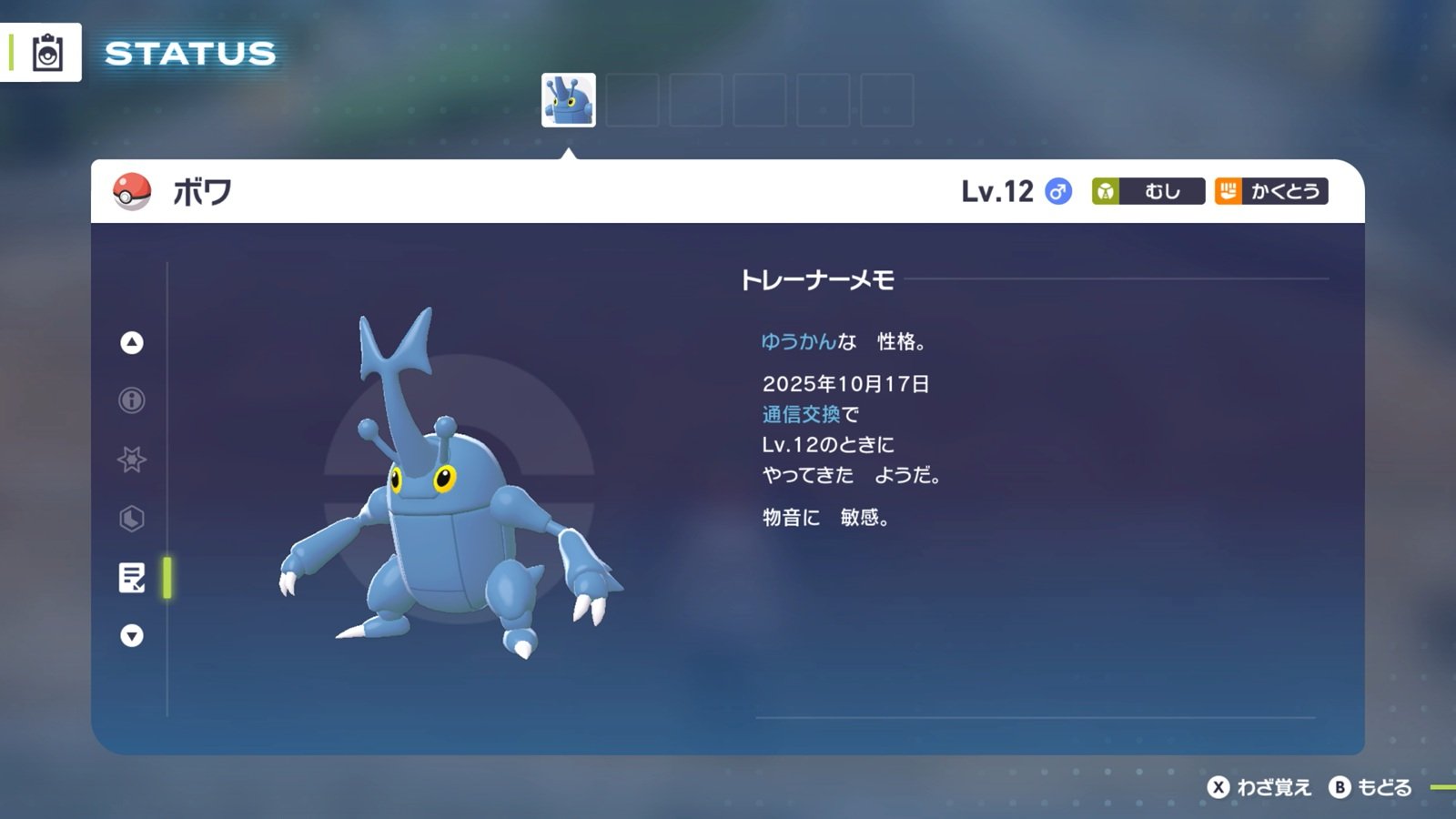
Task: Switch to the info circle tab
Action: [132, 400]
